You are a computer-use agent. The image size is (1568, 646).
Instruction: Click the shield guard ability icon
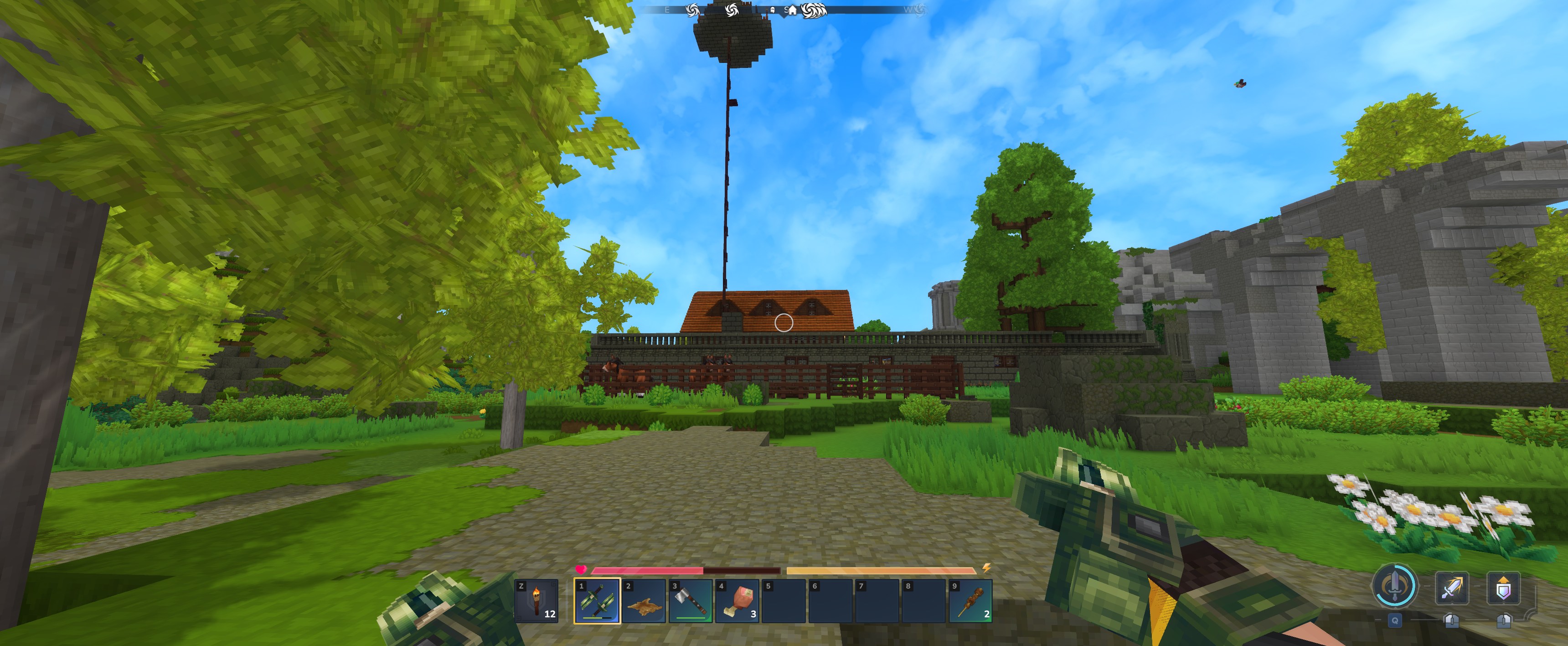tap(1503, 588)
